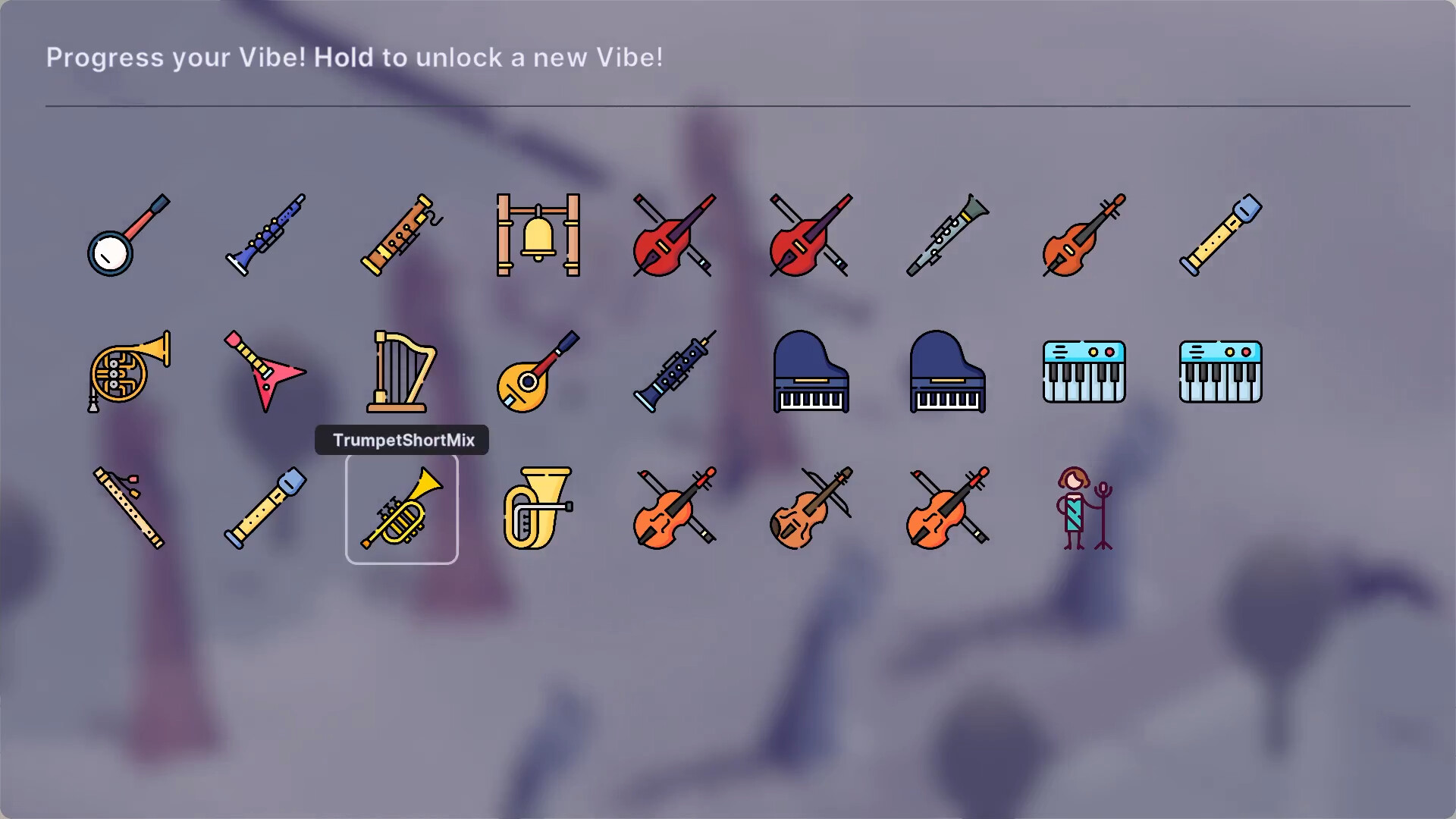Select the vocalist with microphone icon

pyautogui.click(x=1083, y=508)
